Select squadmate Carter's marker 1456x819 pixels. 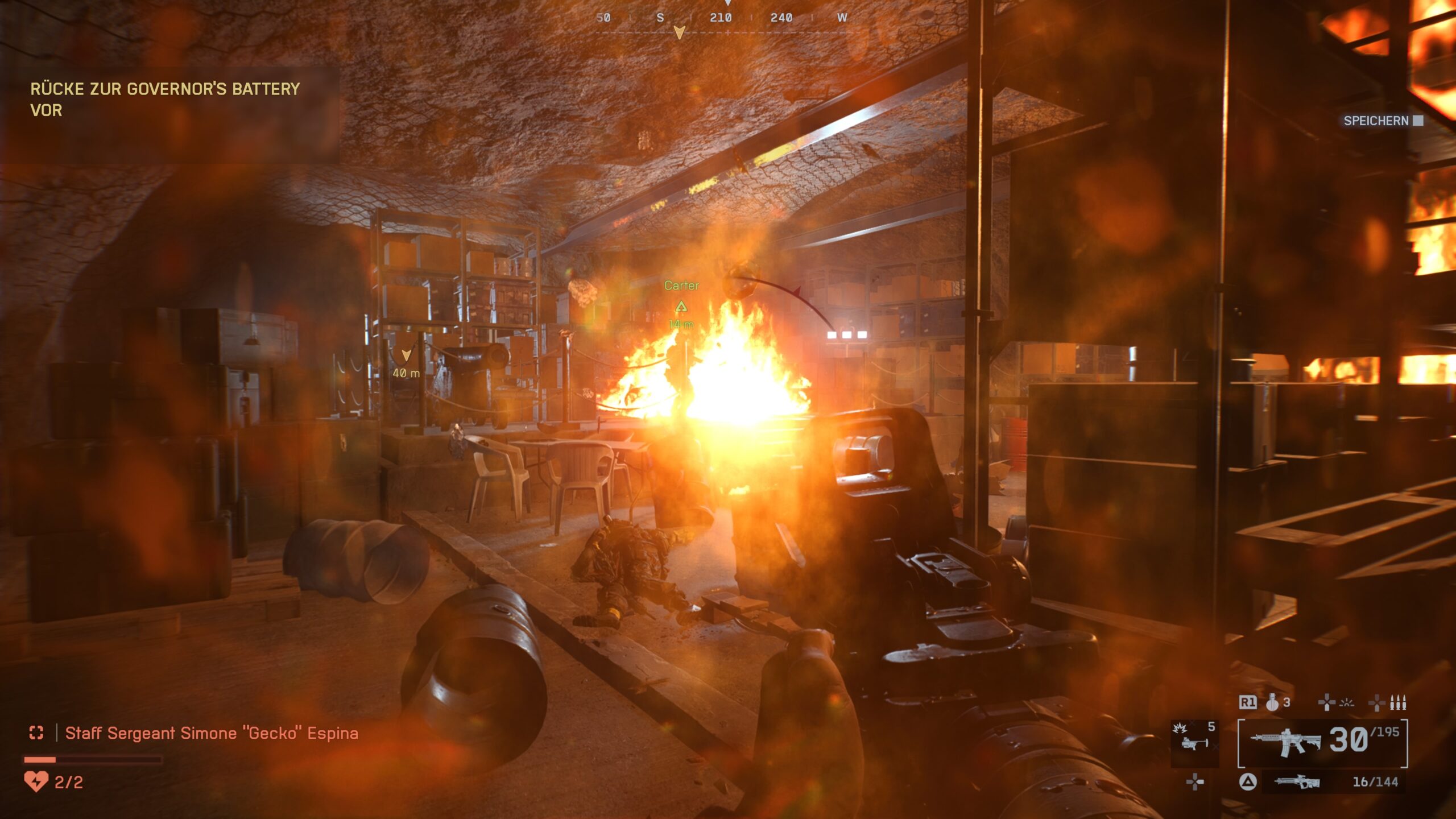tap(681, 306)
